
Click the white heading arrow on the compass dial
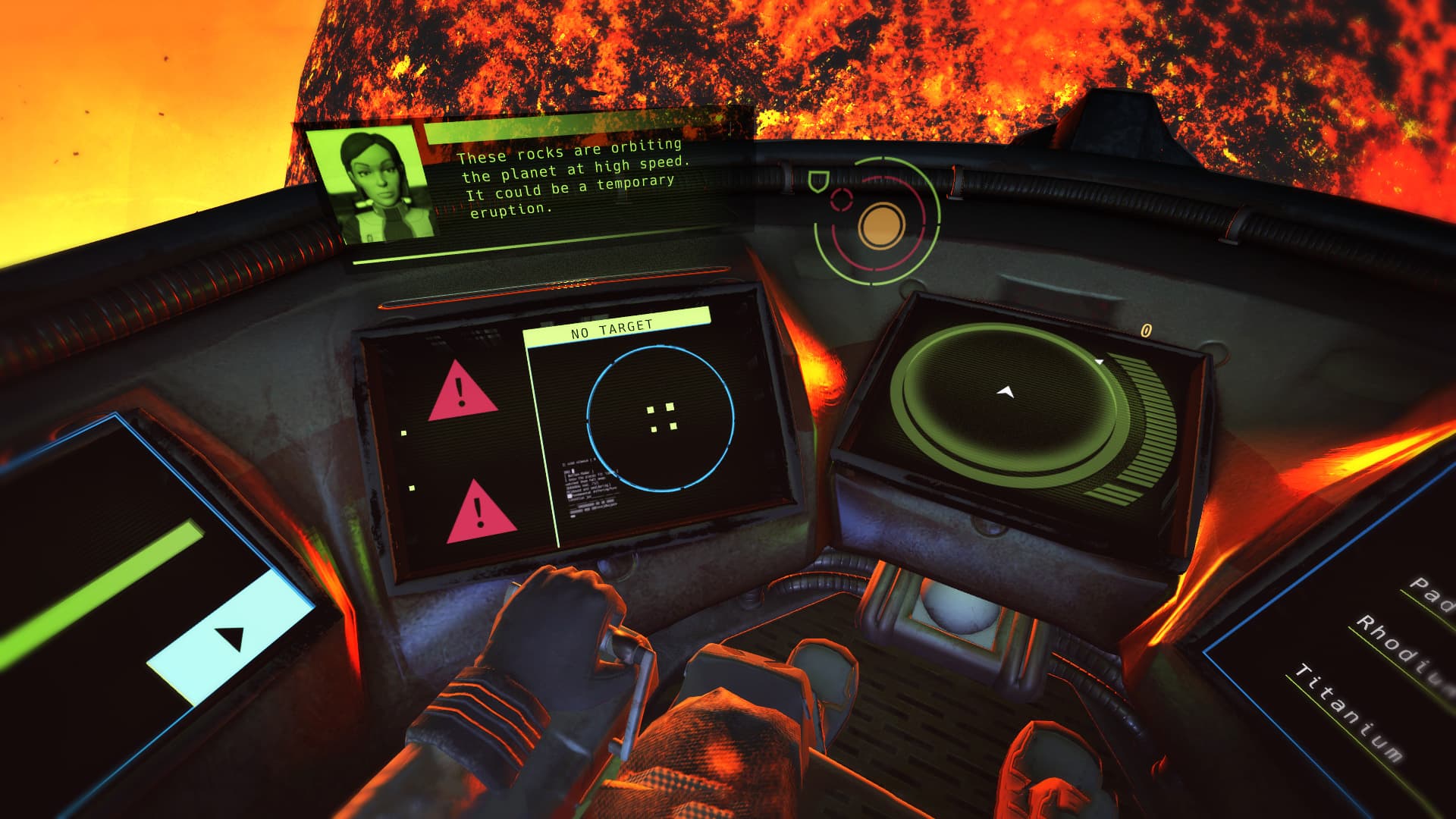[1006, 391]
